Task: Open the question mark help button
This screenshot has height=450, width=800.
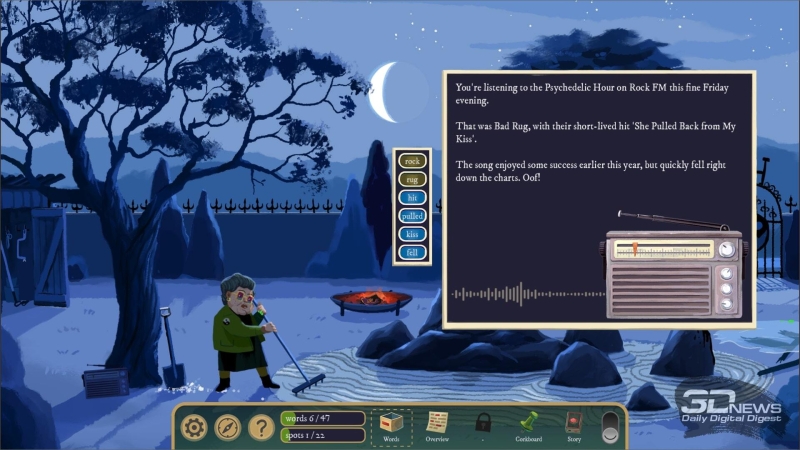Action: [261, 428]
